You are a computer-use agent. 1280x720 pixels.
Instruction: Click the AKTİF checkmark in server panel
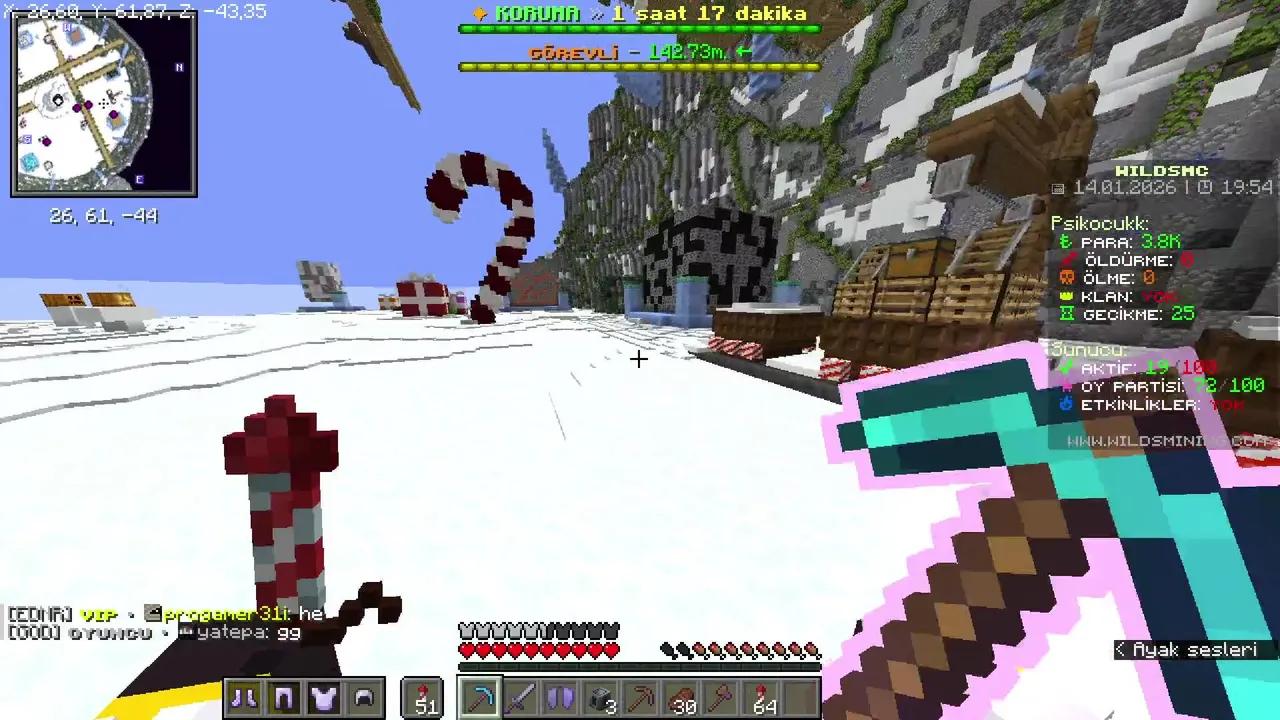(1069, 367)
